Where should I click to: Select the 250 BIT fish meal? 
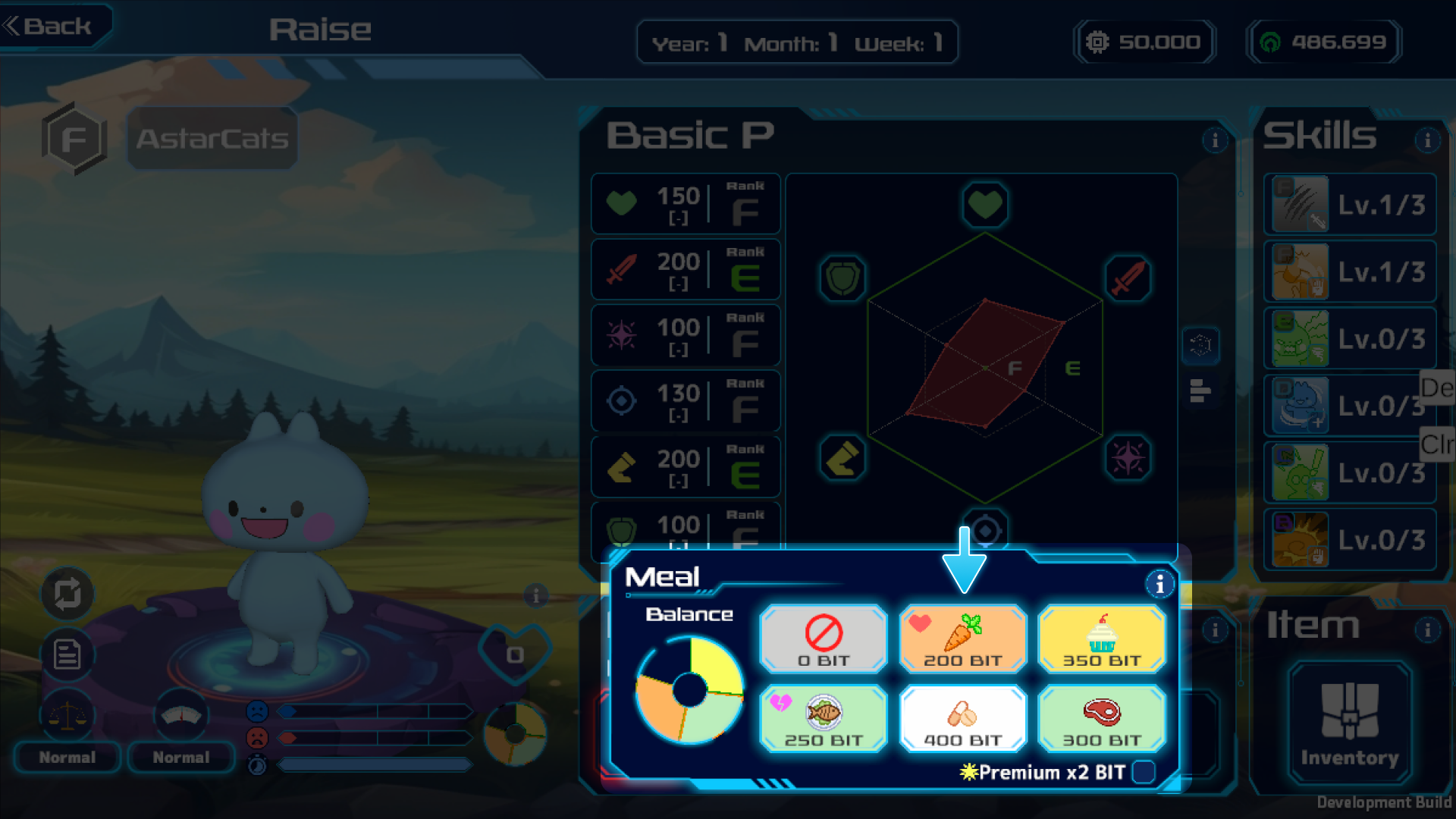823,719
